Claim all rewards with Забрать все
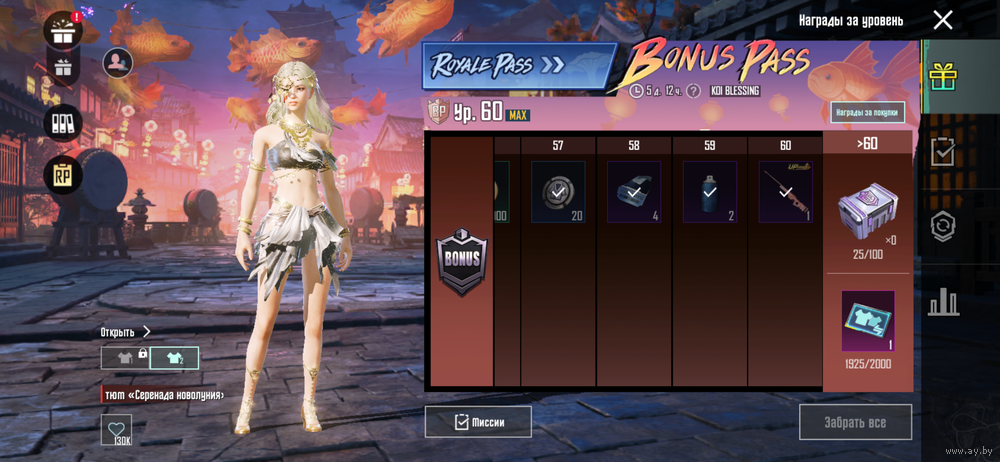 pyautogui.click(x=855, y=422)
